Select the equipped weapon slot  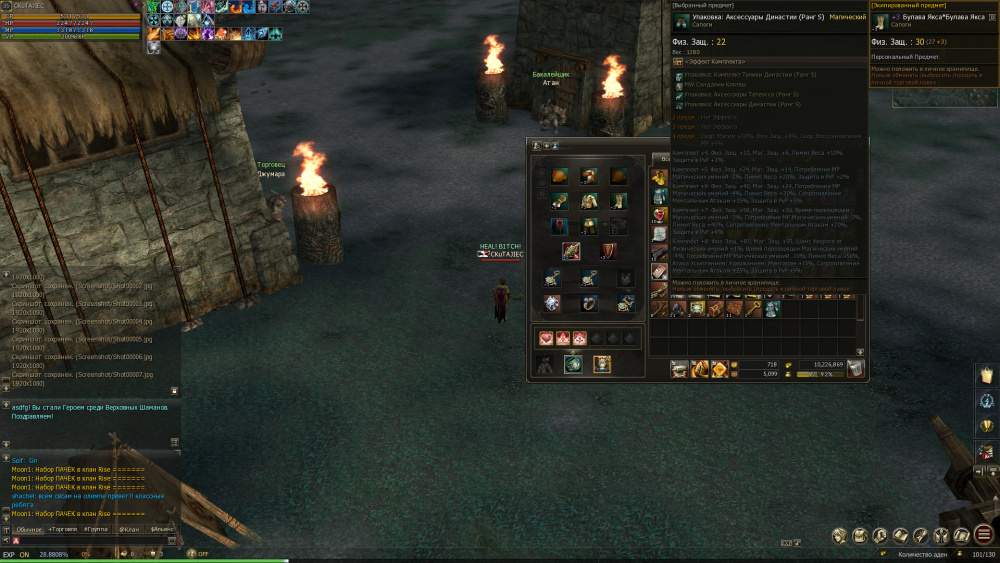tap(571, 251)
